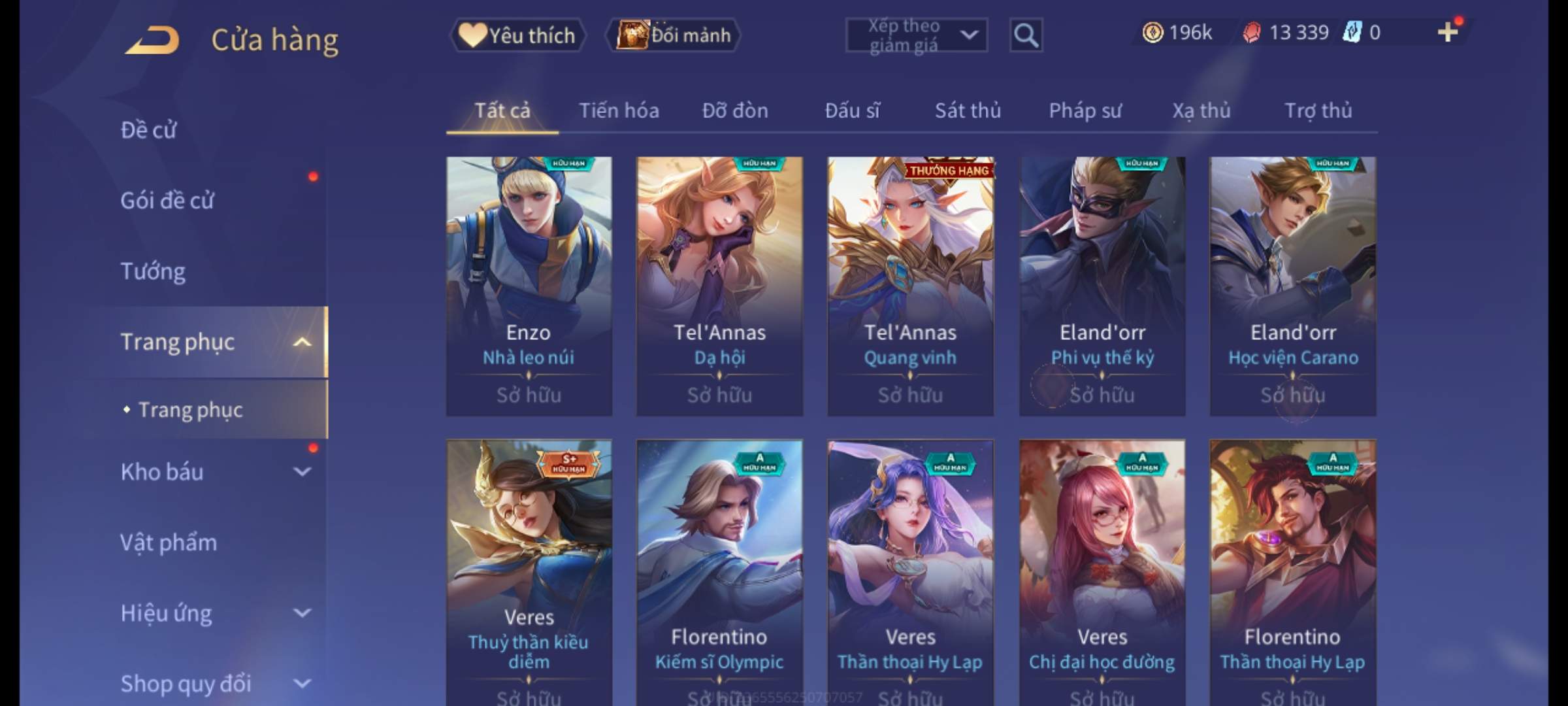The width and height of the screenshot is (1568, 706).
Task: Open the Yêu thích favorites list
Action: (x=517, y=35)
